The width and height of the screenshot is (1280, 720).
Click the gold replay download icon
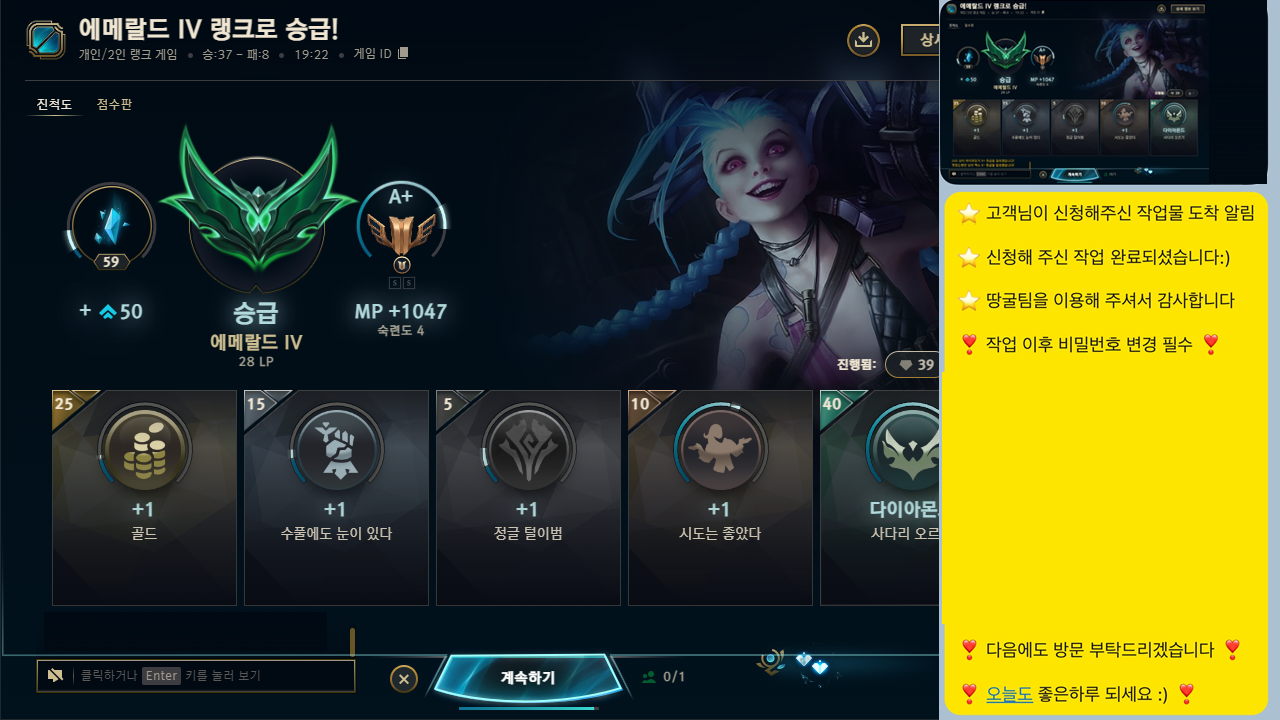tap(863, 40)
